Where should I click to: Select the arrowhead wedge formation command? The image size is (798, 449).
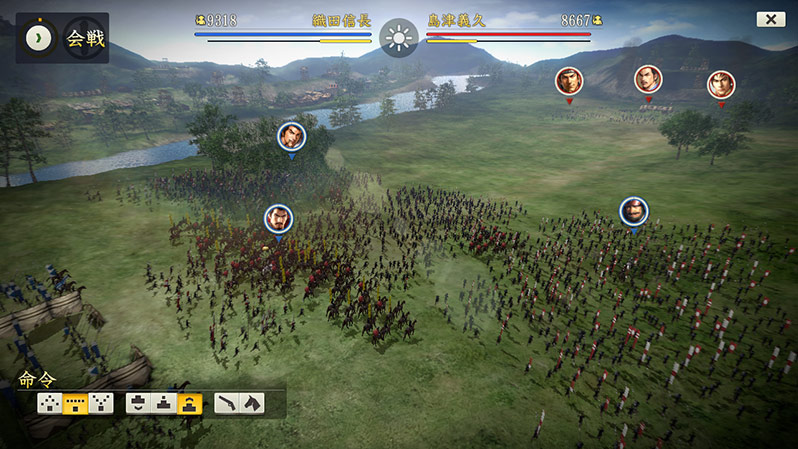49,403
